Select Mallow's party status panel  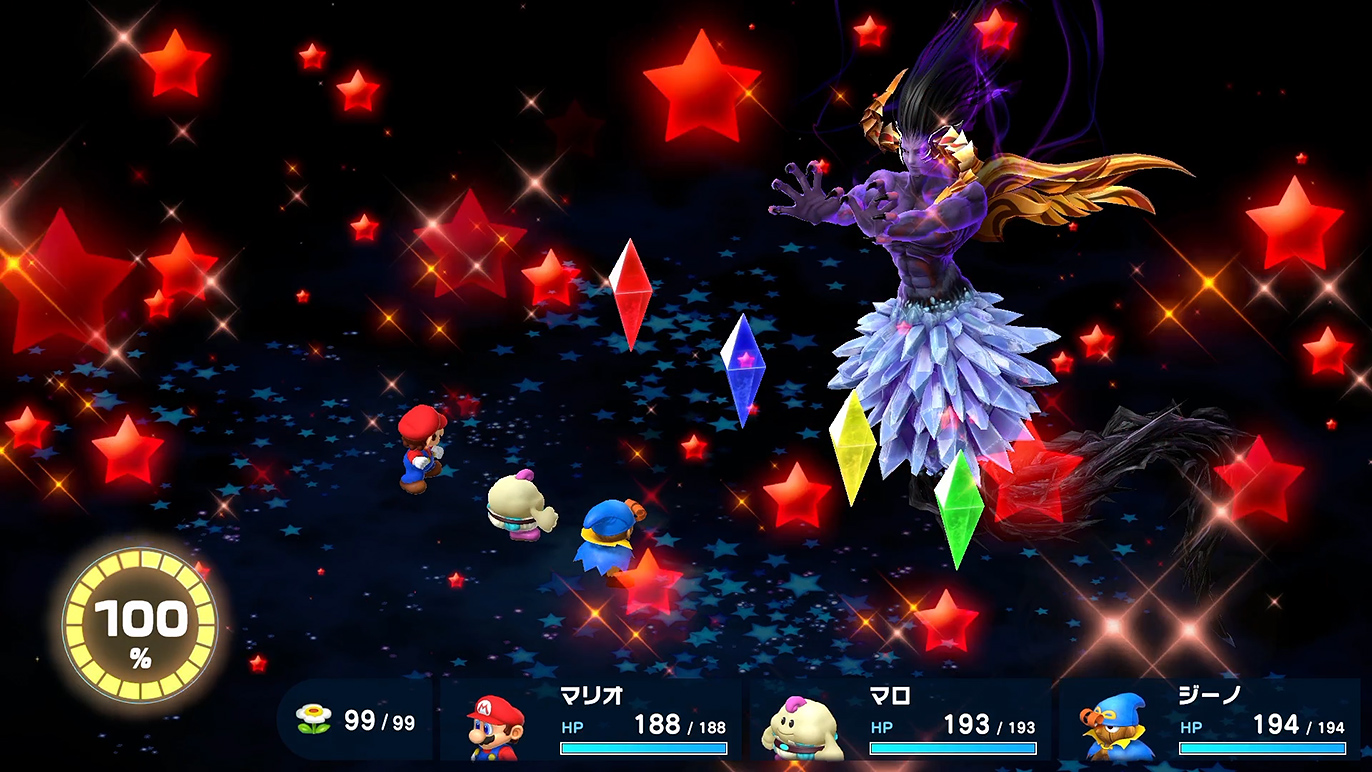click(900, 720)
